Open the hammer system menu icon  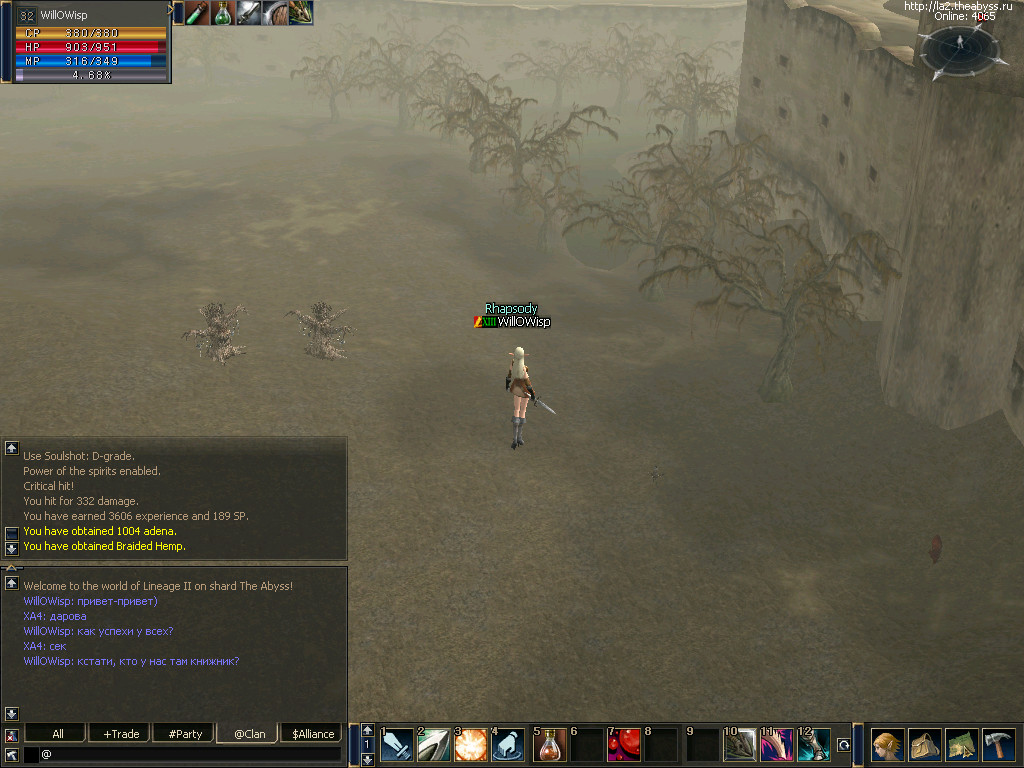point(998,745)
